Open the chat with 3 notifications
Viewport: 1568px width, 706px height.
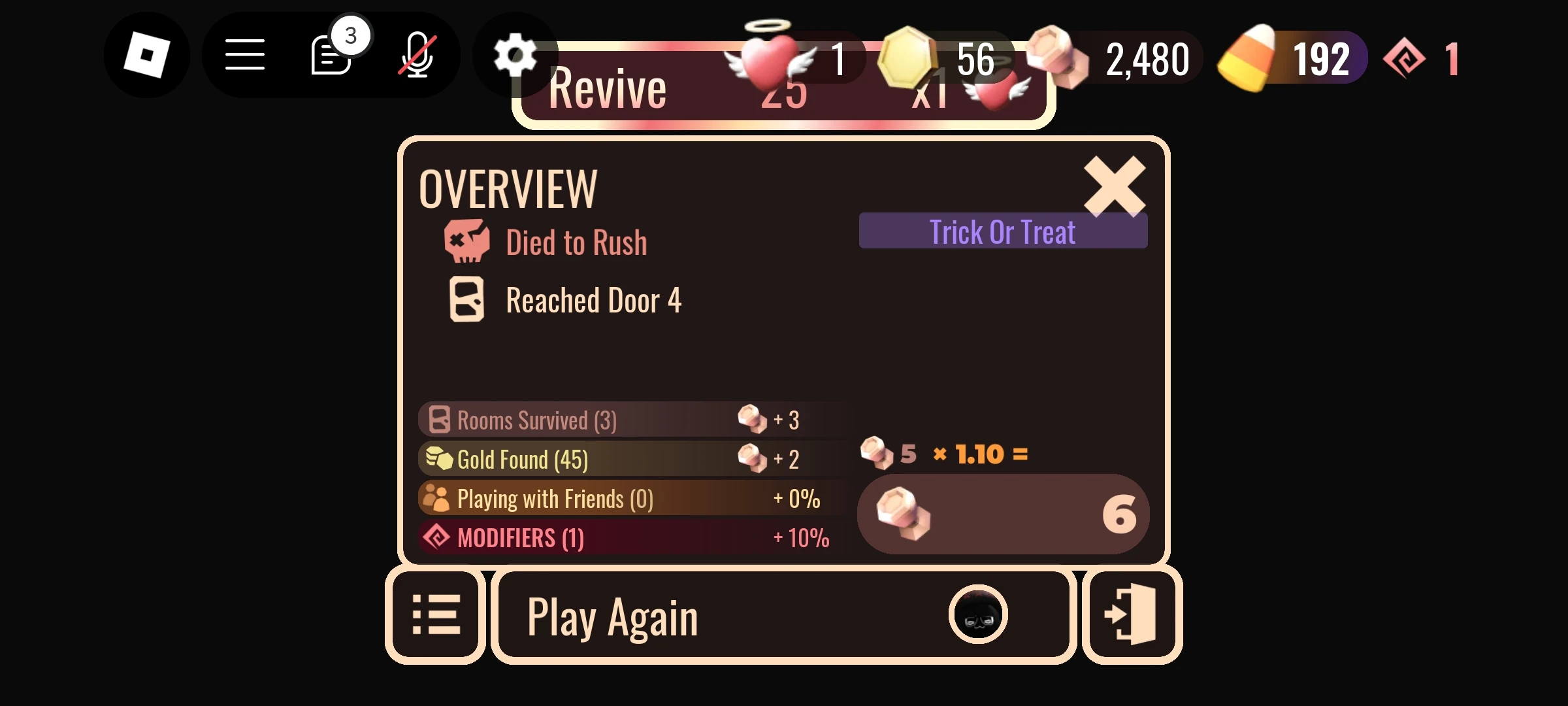click(x=331, y=58)
